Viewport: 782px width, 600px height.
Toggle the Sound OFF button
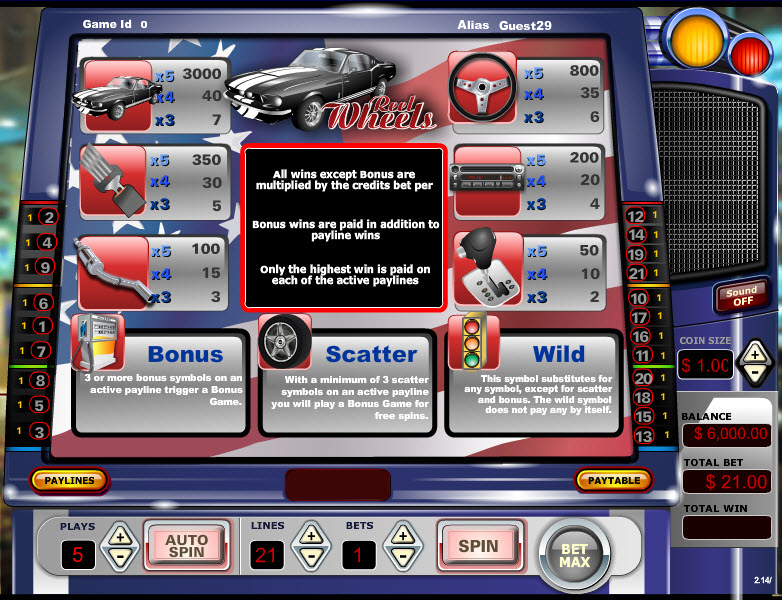(x=741, y=297)
